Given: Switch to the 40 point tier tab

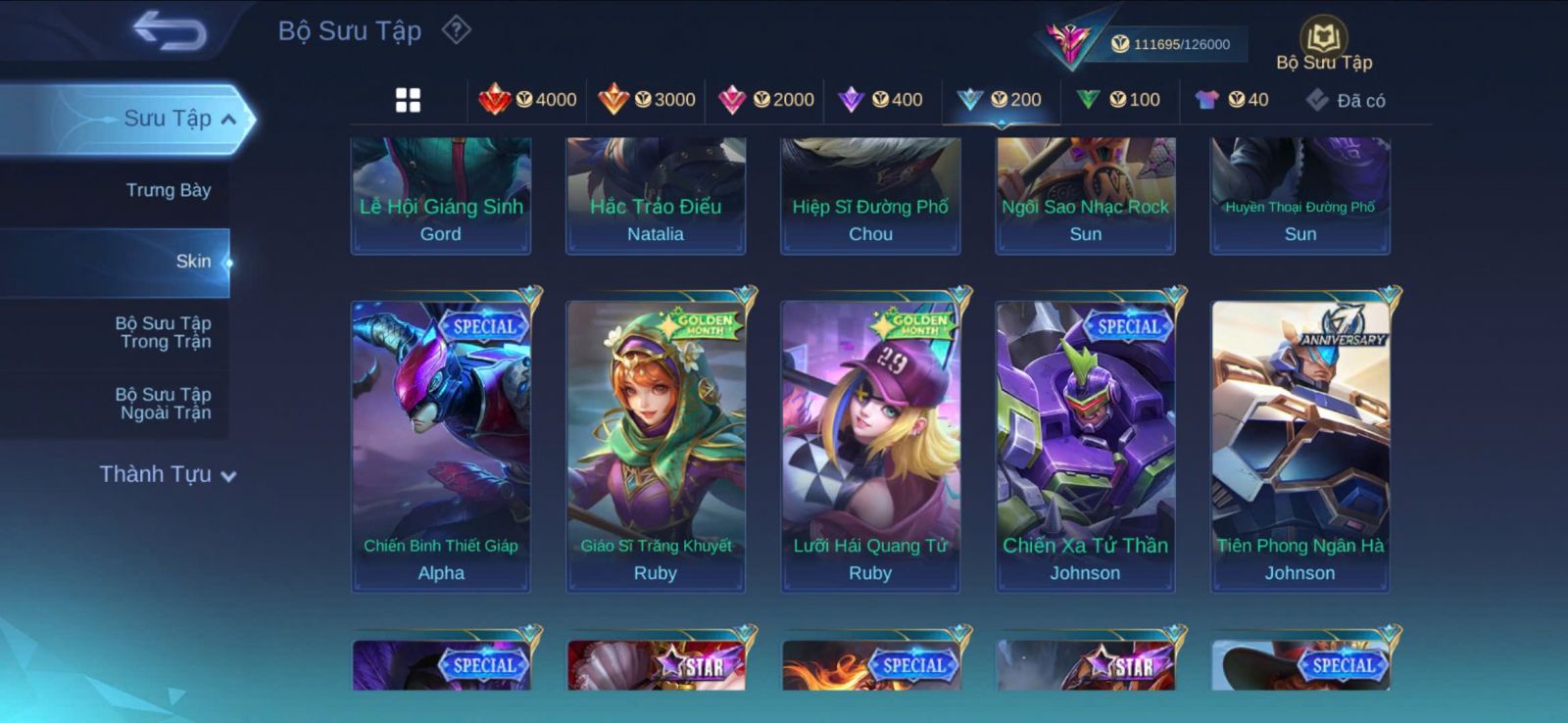Looking at the screenshot, I should [x=1232, y=100].
